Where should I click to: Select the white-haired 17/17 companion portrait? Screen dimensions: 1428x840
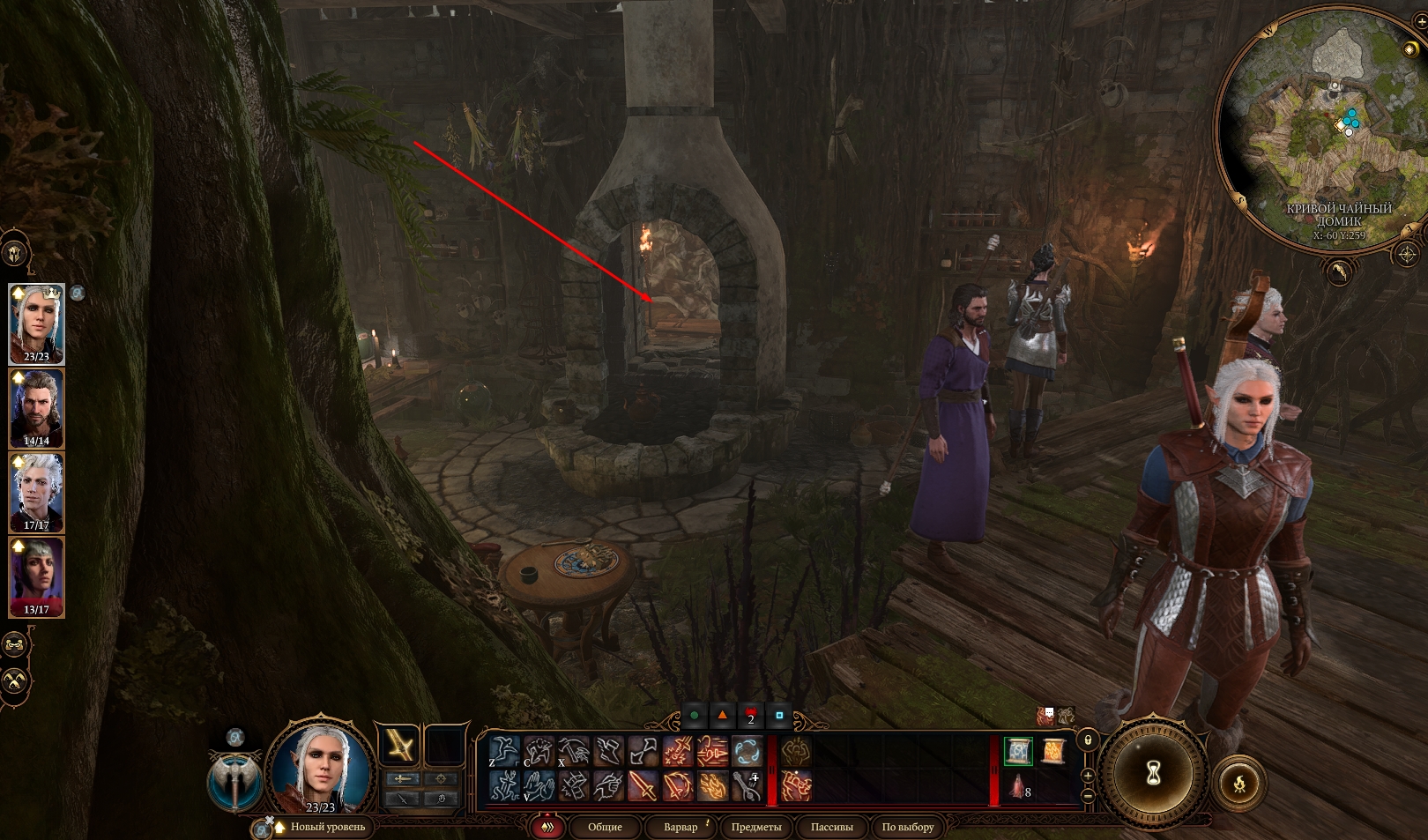pyautogui.click(x=36, y=493)
